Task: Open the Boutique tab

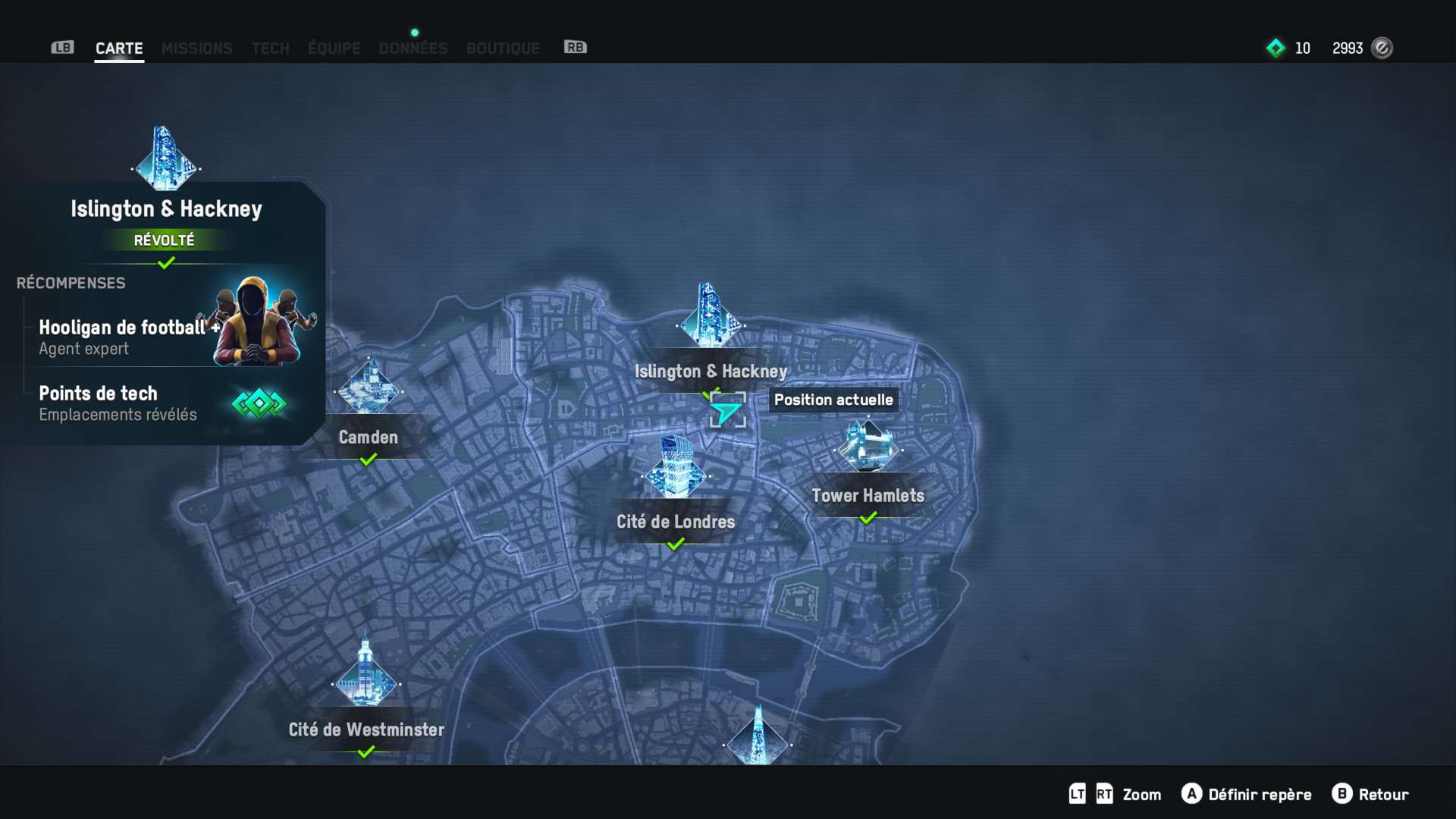Action: [503, 49]
